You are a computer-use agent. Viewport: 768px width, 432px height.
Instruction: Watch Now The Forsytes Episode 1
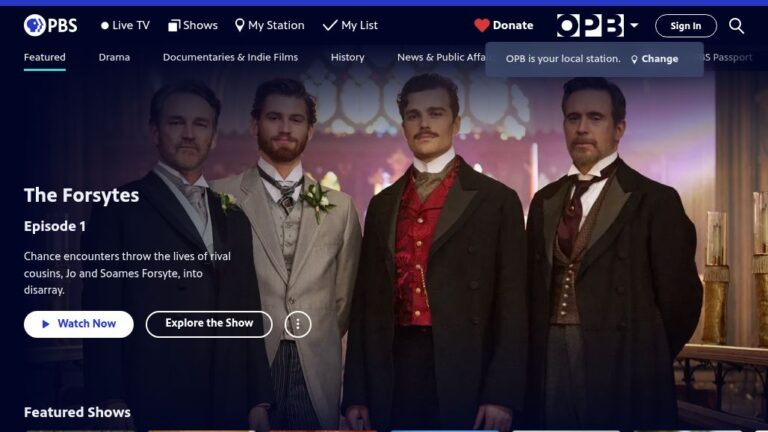tap(79, 324)
